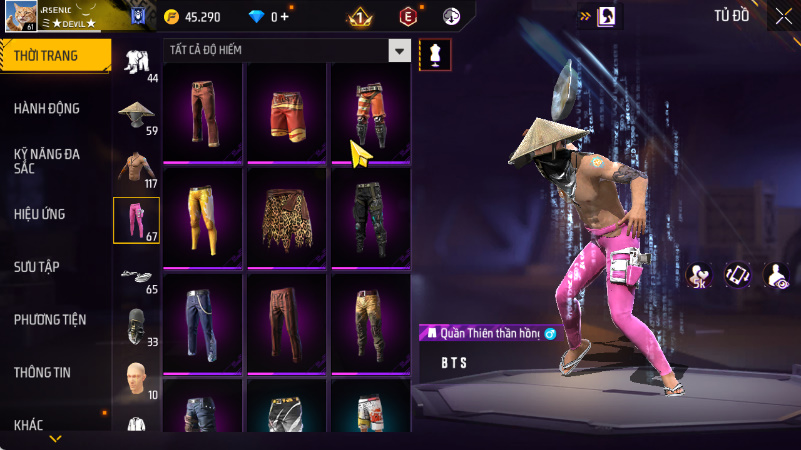Select the pink pants category icon
This screenshot has width=801, height=450.
136,219
